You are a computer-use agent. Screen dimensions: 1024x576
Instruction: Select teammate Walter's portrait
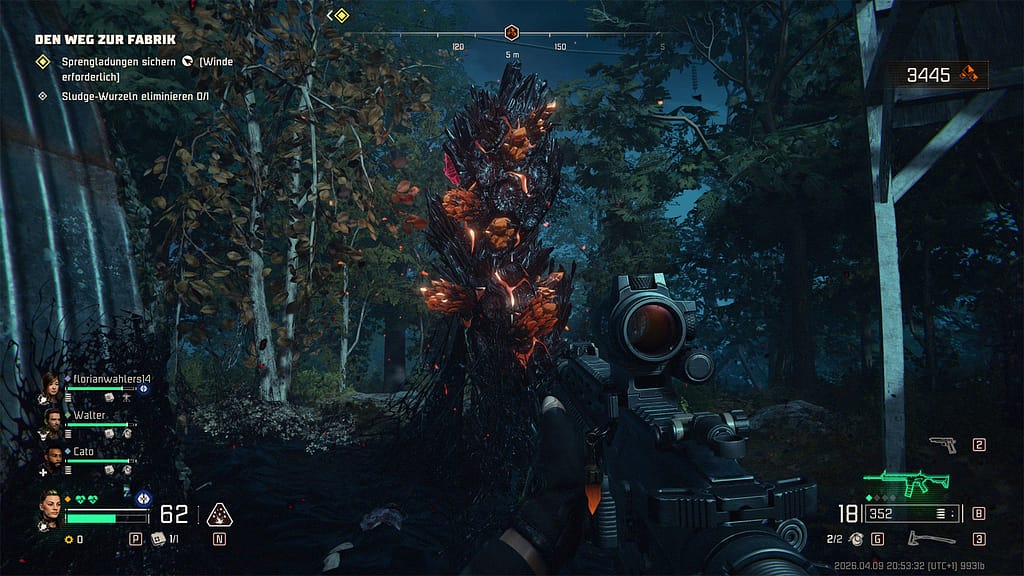(53, 420)
